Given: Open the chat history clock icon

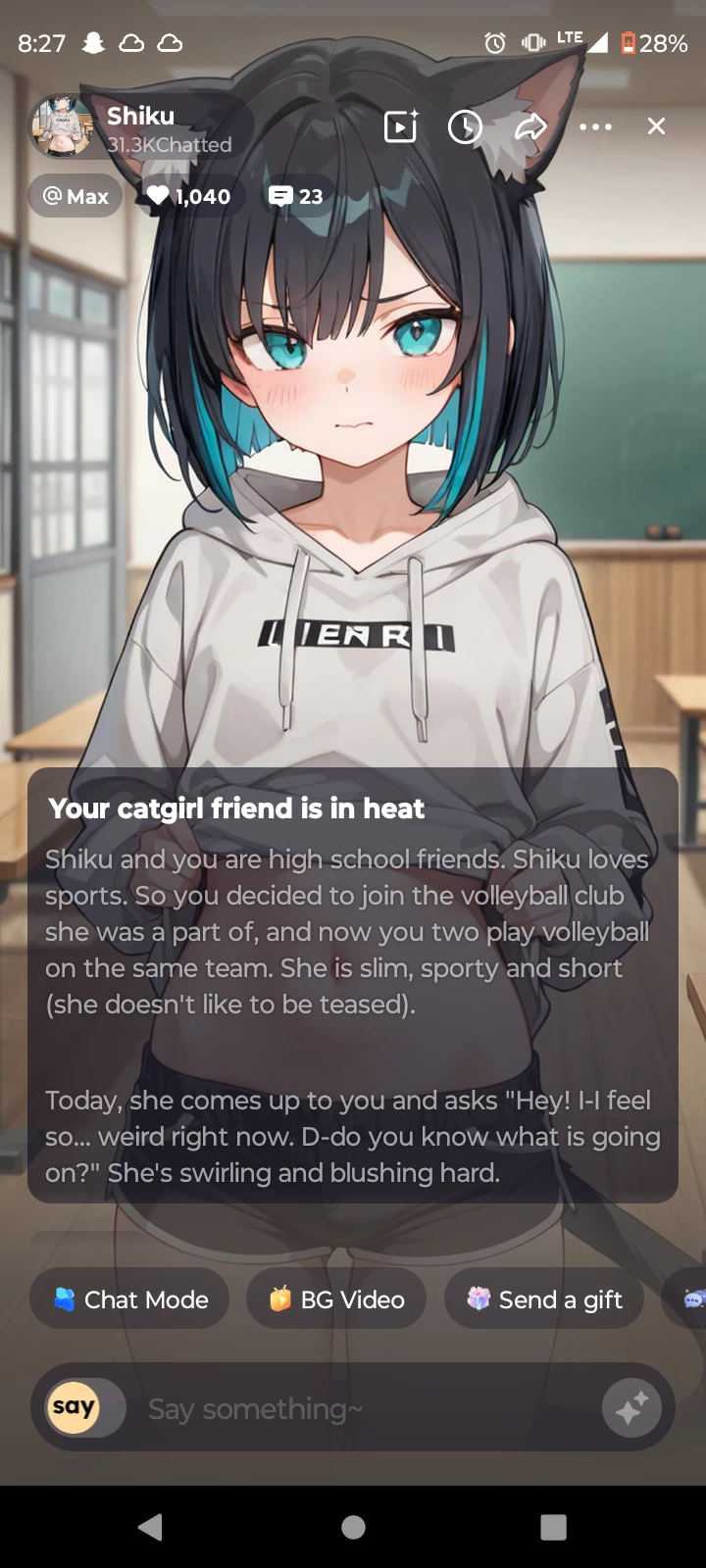Looking at the screenshot, I should (x=465, y=127).
